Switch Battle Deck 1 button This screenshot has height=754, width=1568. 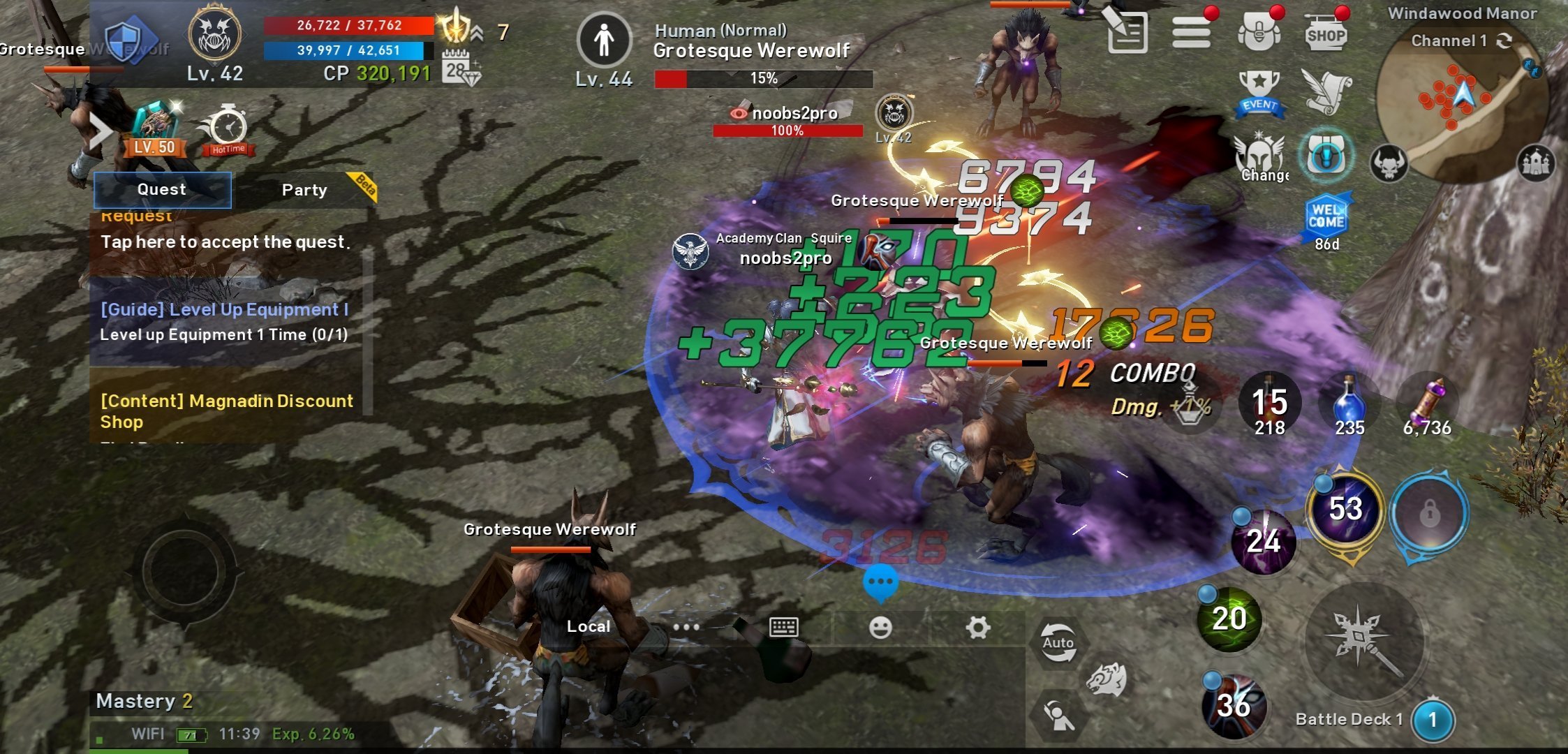click(x=1433, y=720)
